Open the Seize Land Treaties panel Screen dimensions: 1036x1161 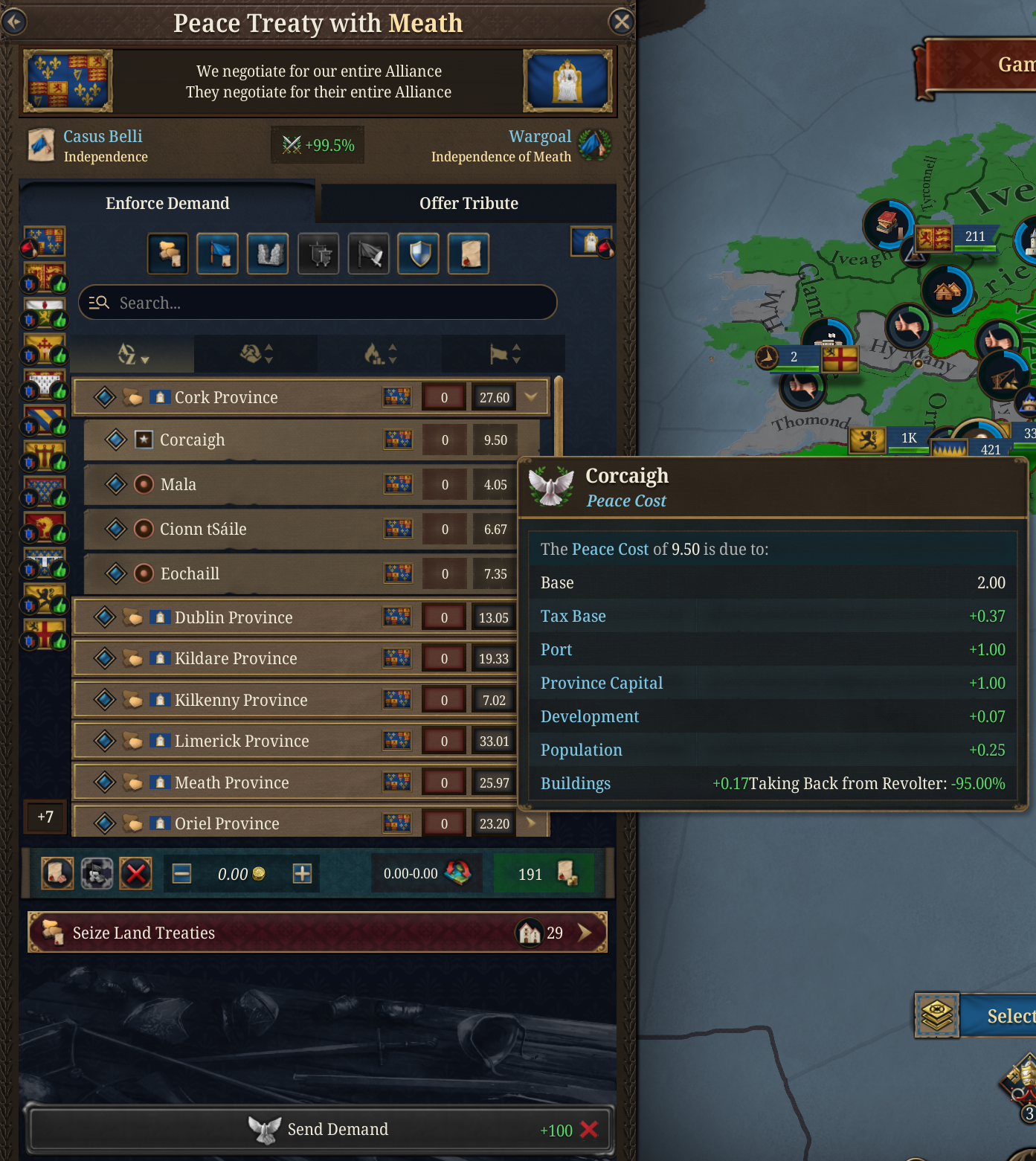pos(318,932)
